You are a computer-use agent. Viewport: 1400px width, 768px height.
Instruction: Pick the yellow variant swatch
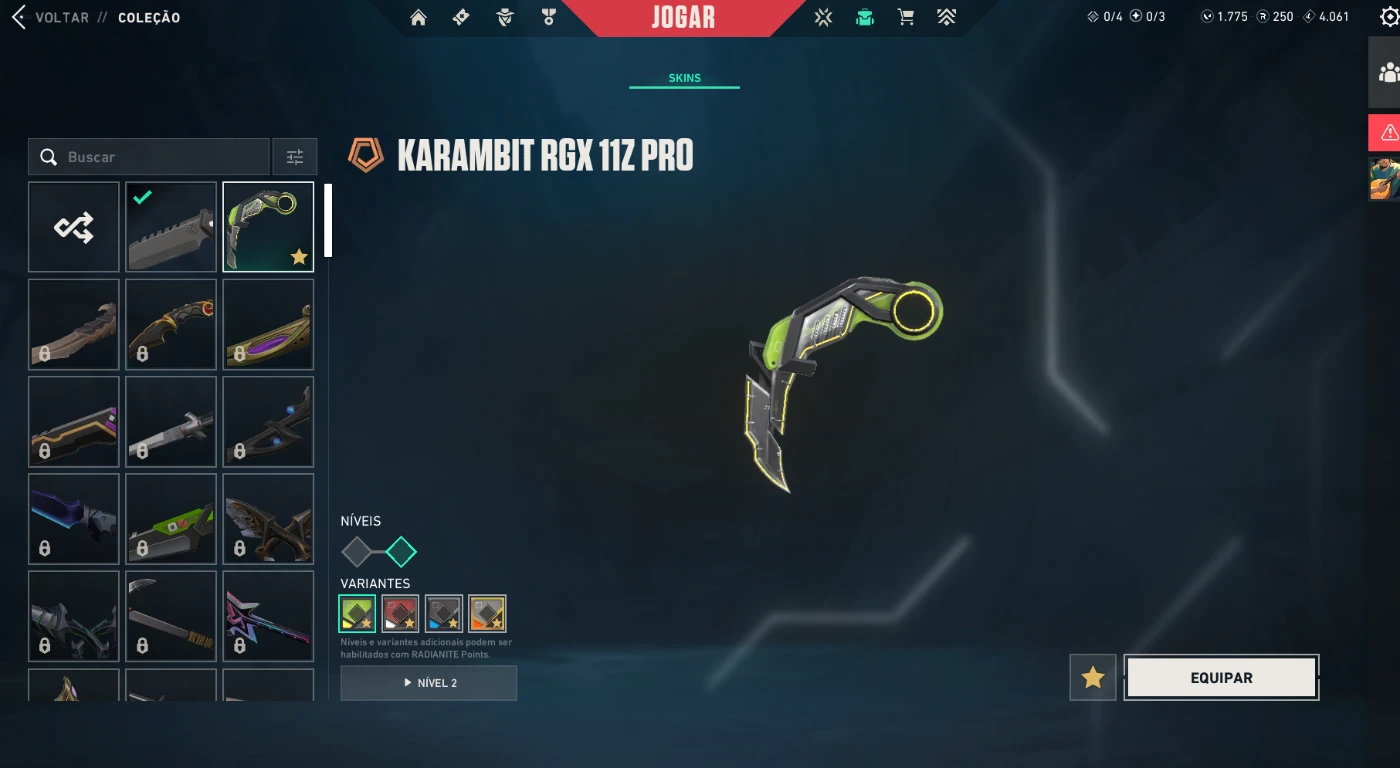[487, 613]
